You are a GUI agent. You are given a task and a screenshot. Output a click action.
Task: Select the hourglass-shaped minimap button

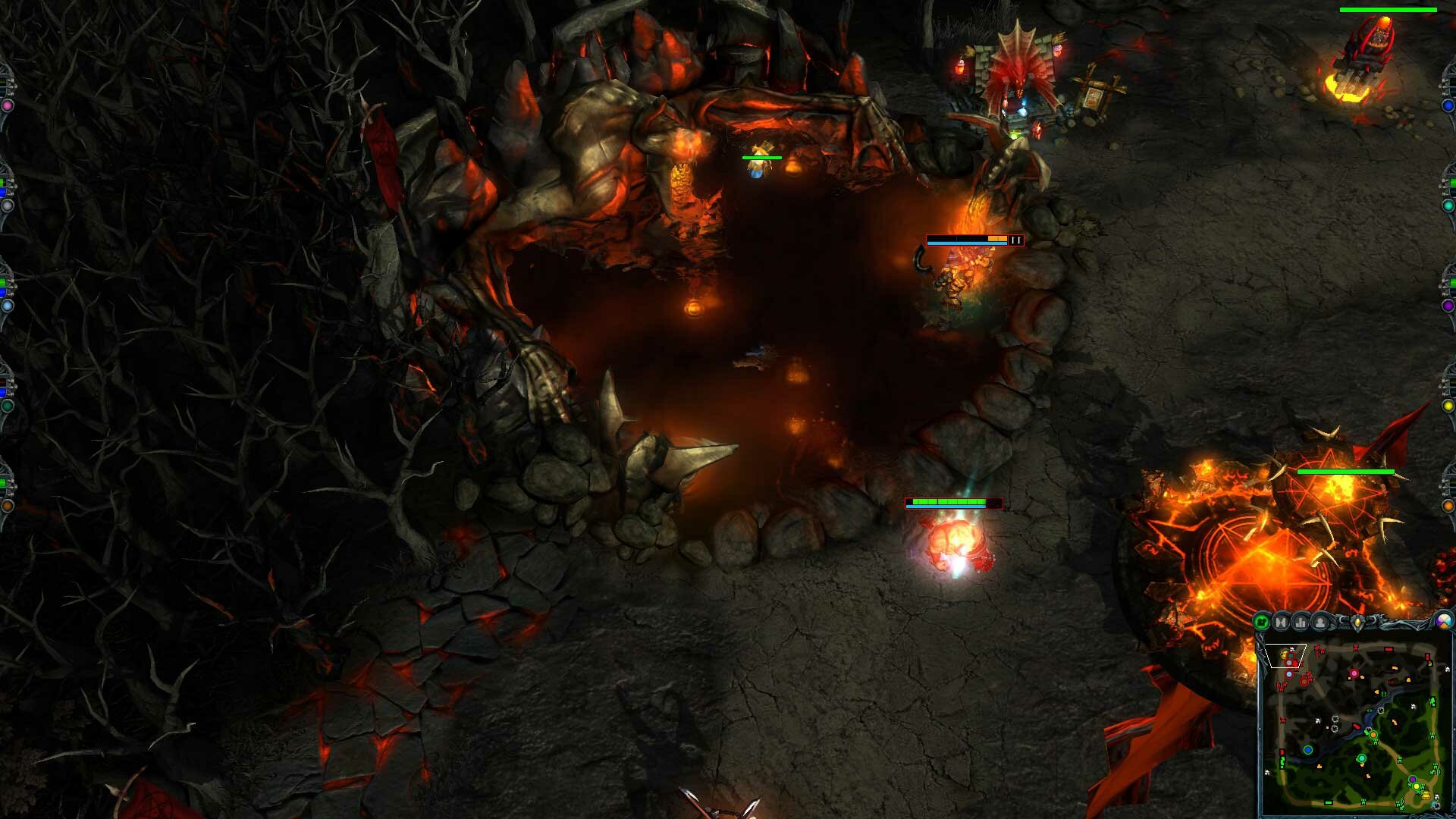(x=1282, y=623)
